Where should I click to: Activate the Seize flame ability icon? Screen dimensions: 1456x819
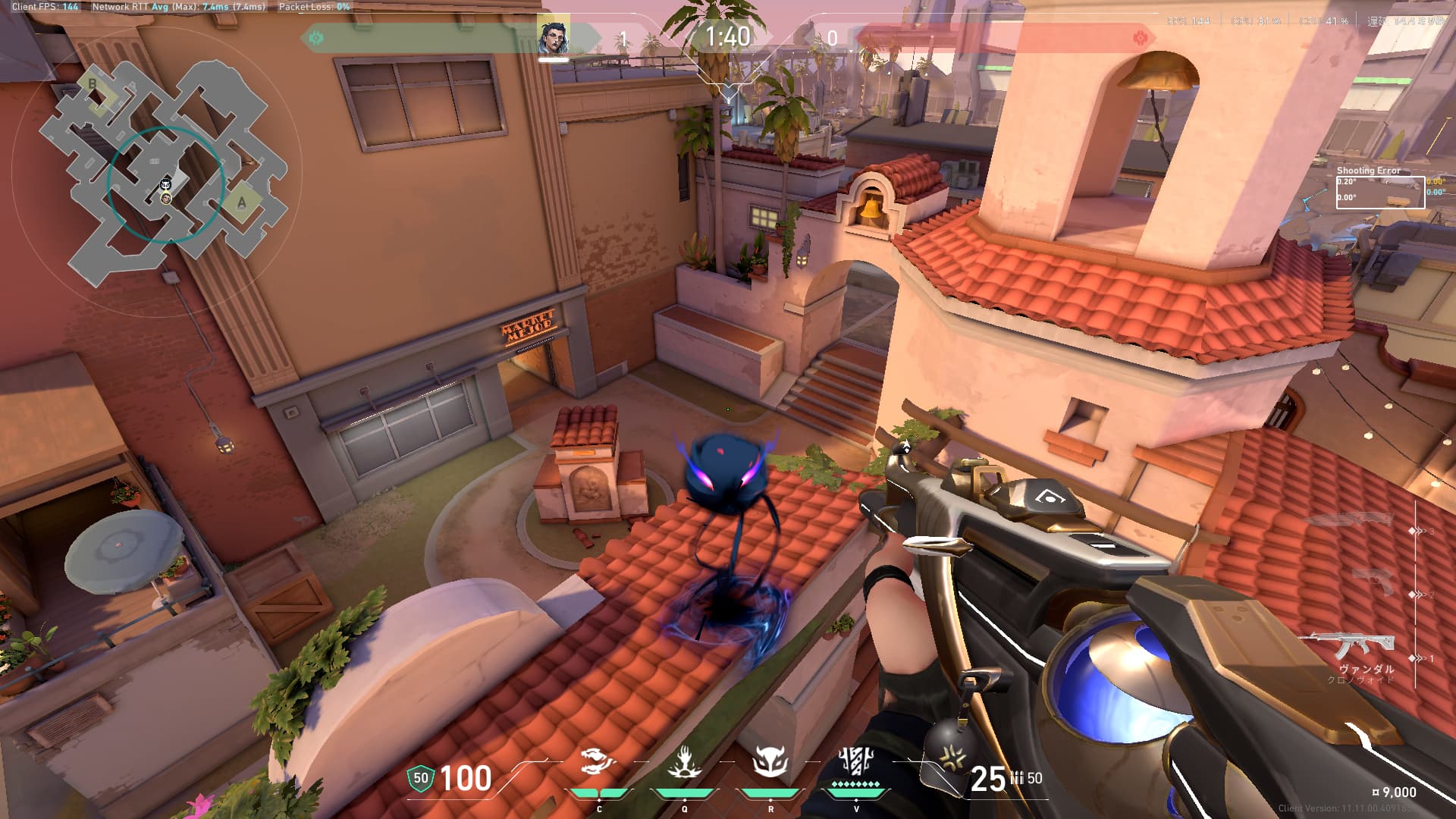(684, 762)
